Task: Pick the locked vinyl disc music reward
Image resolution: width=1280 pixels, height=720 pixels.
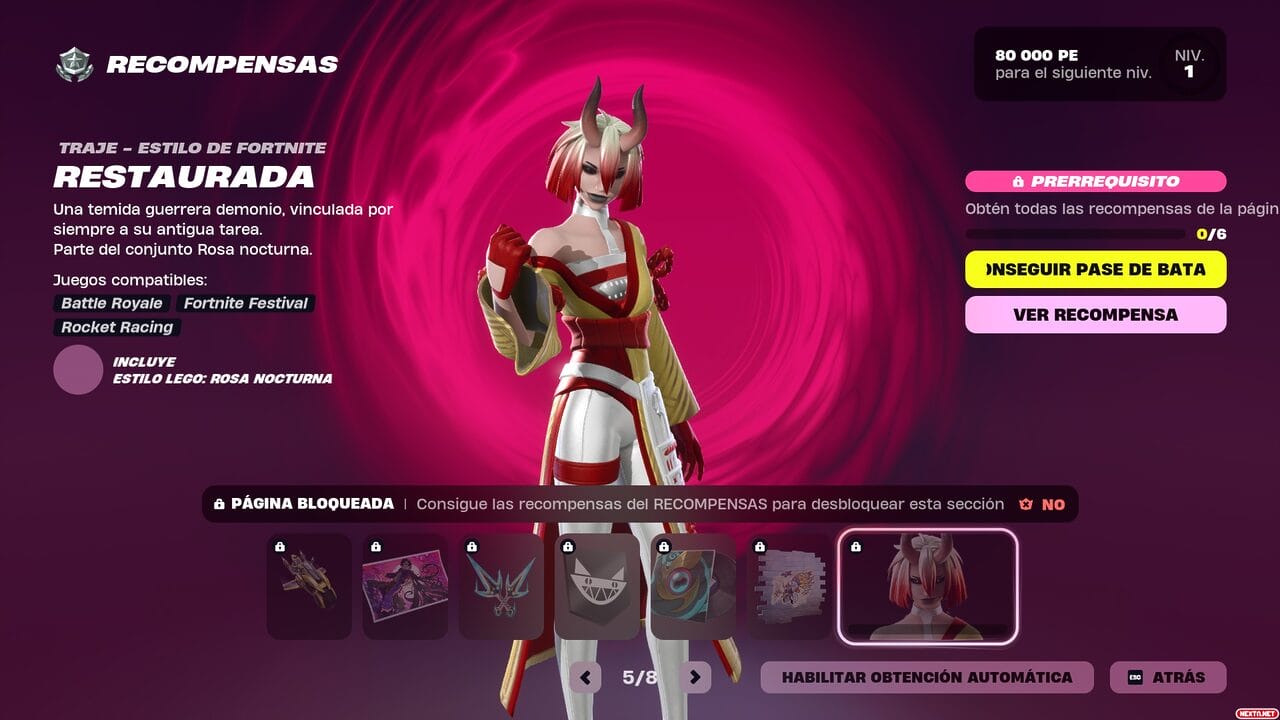Action: click(x=693, y=587)
